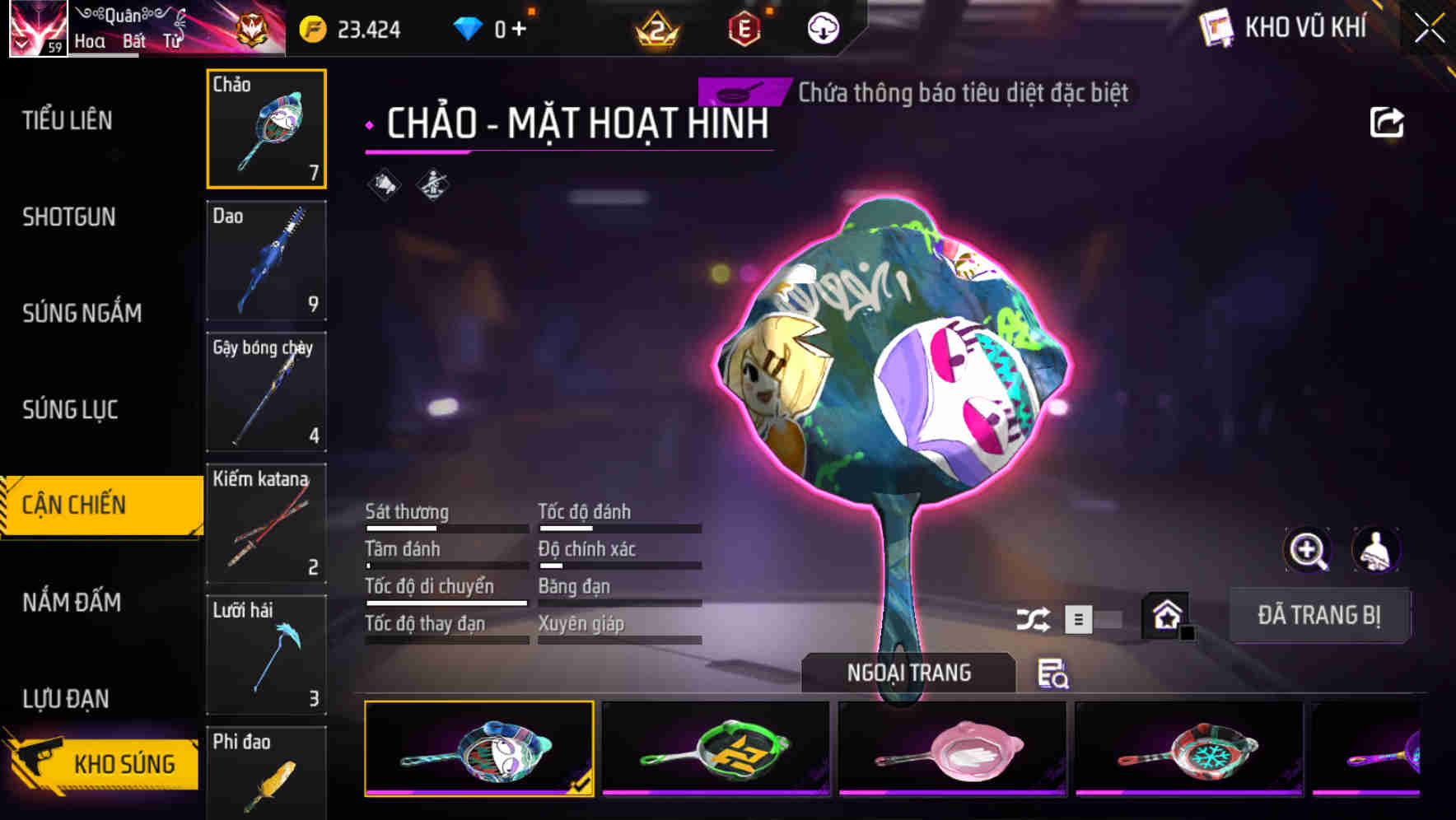The height and width of the screenshot is (820, 1456).
Task: Open the Ngoại Trang tab
Action: [909, 672]
